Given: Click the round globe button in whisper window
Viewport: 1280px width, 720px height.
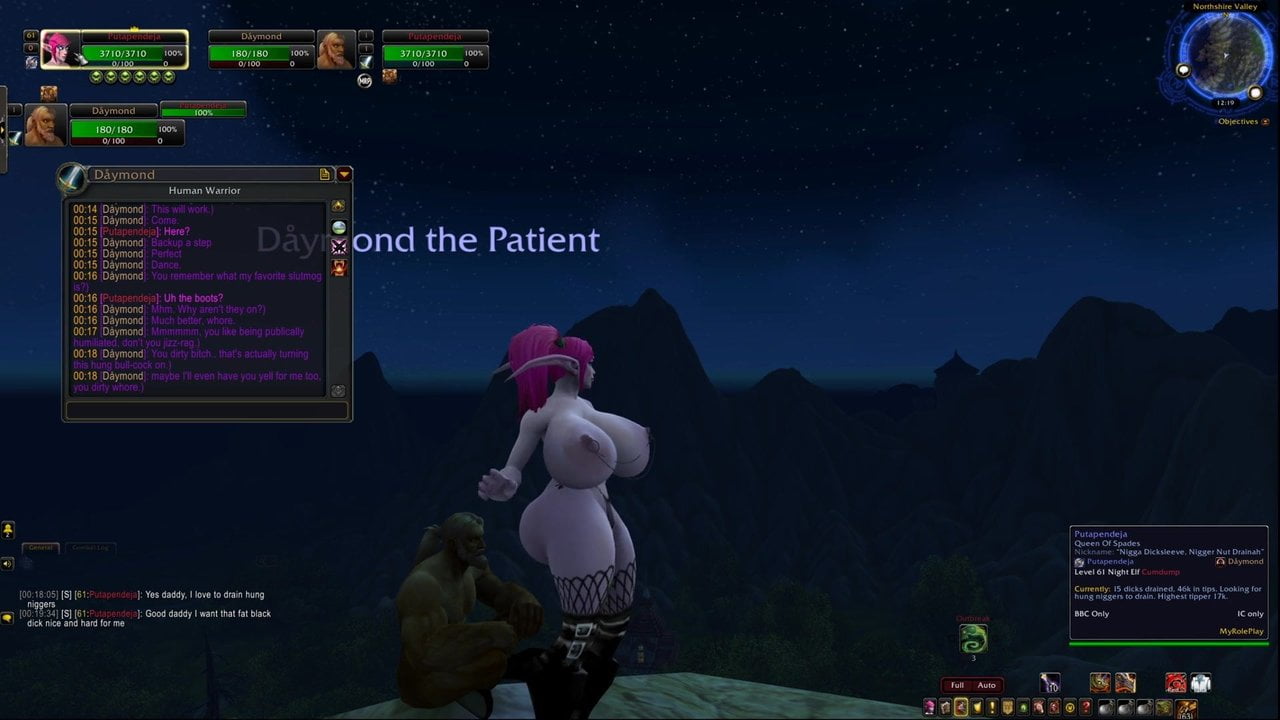Looking at the screenshot, I should 339,227.
